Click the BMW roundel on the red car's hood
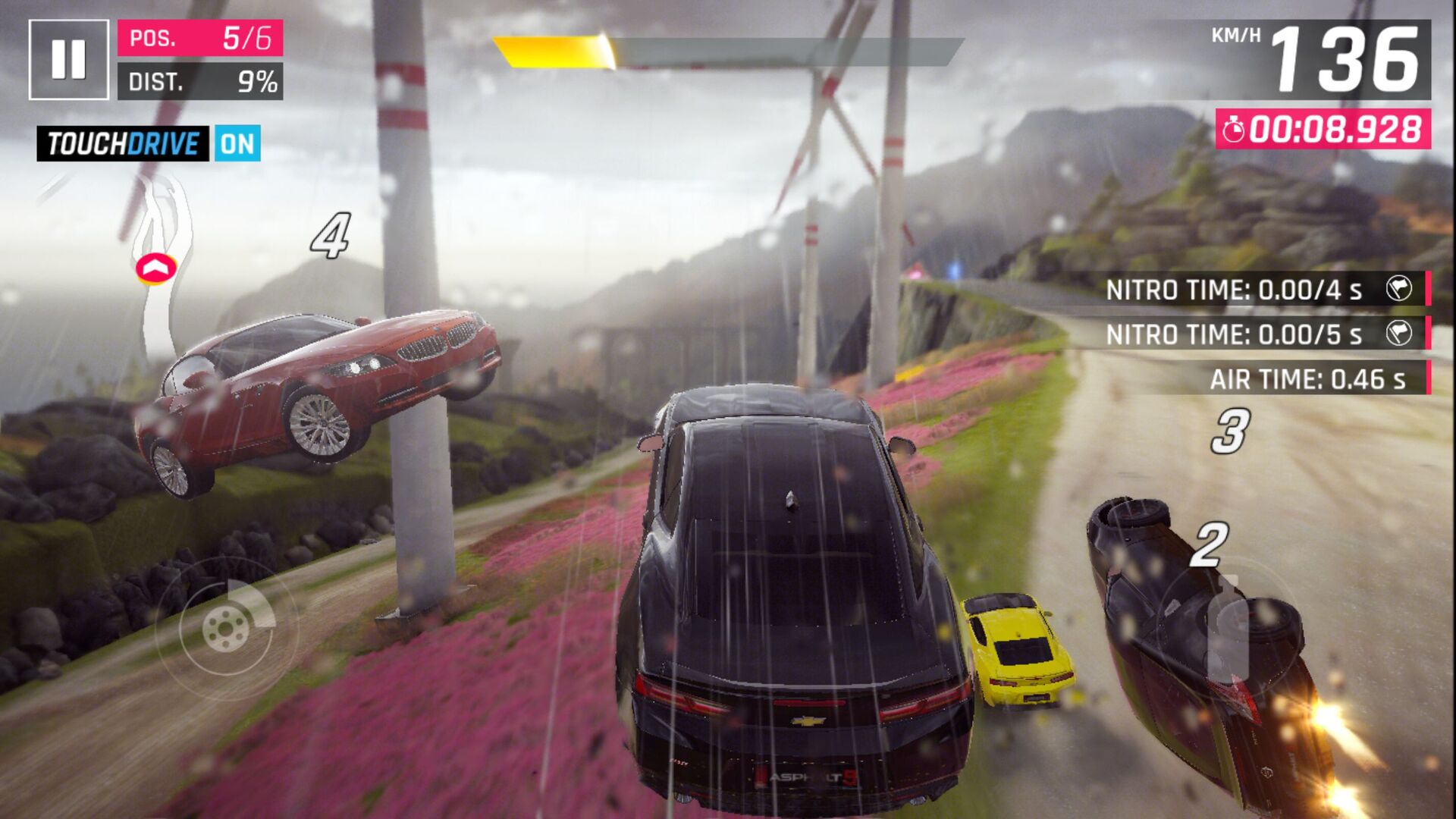This screenshot has height=819, width=1456. click(x=436, y=329)
